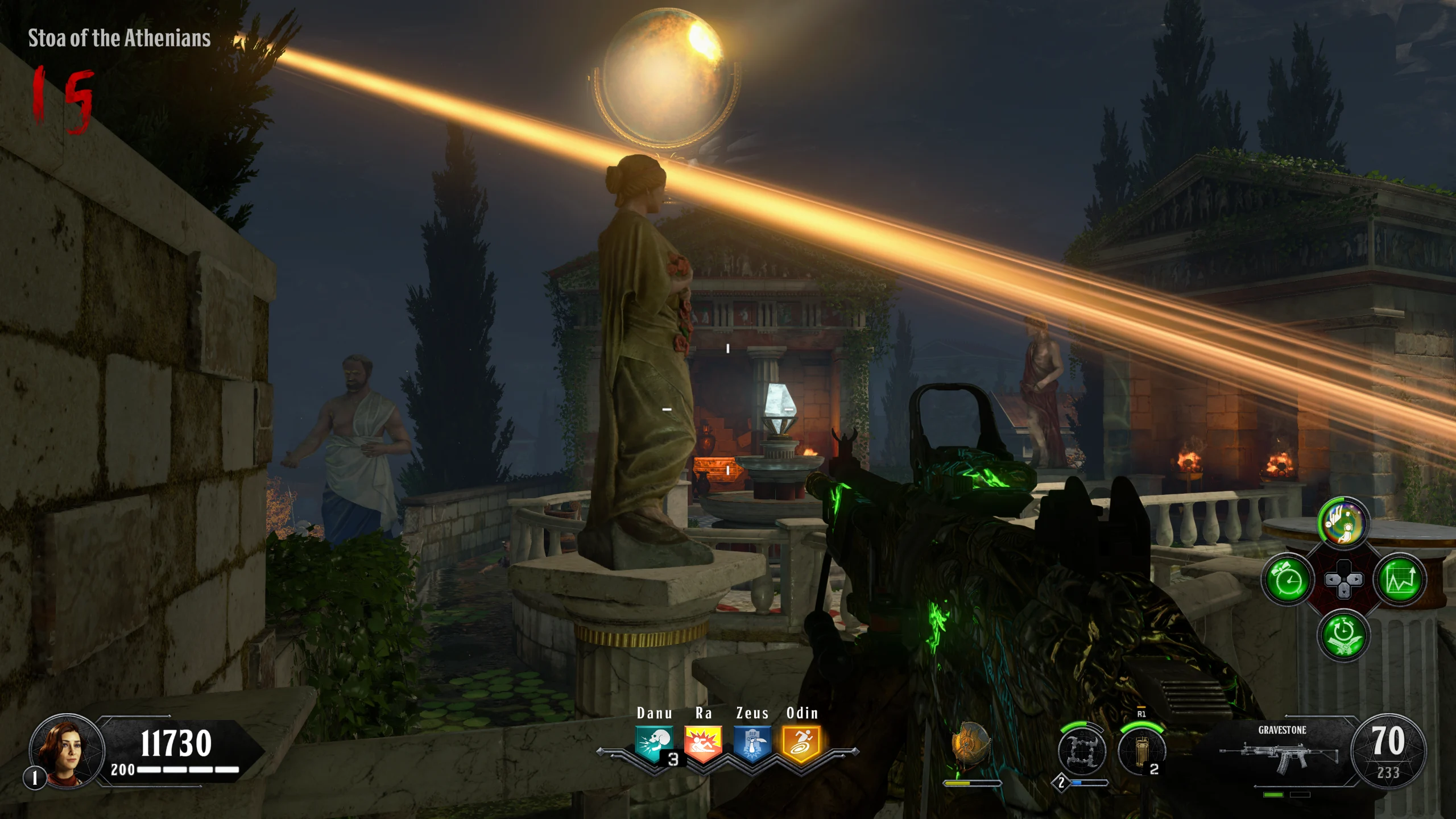Viewport: 1456px width, 819px height.
Task: Activate the stopwatch and swords elixir
Action: click(x=1343, y=635)
